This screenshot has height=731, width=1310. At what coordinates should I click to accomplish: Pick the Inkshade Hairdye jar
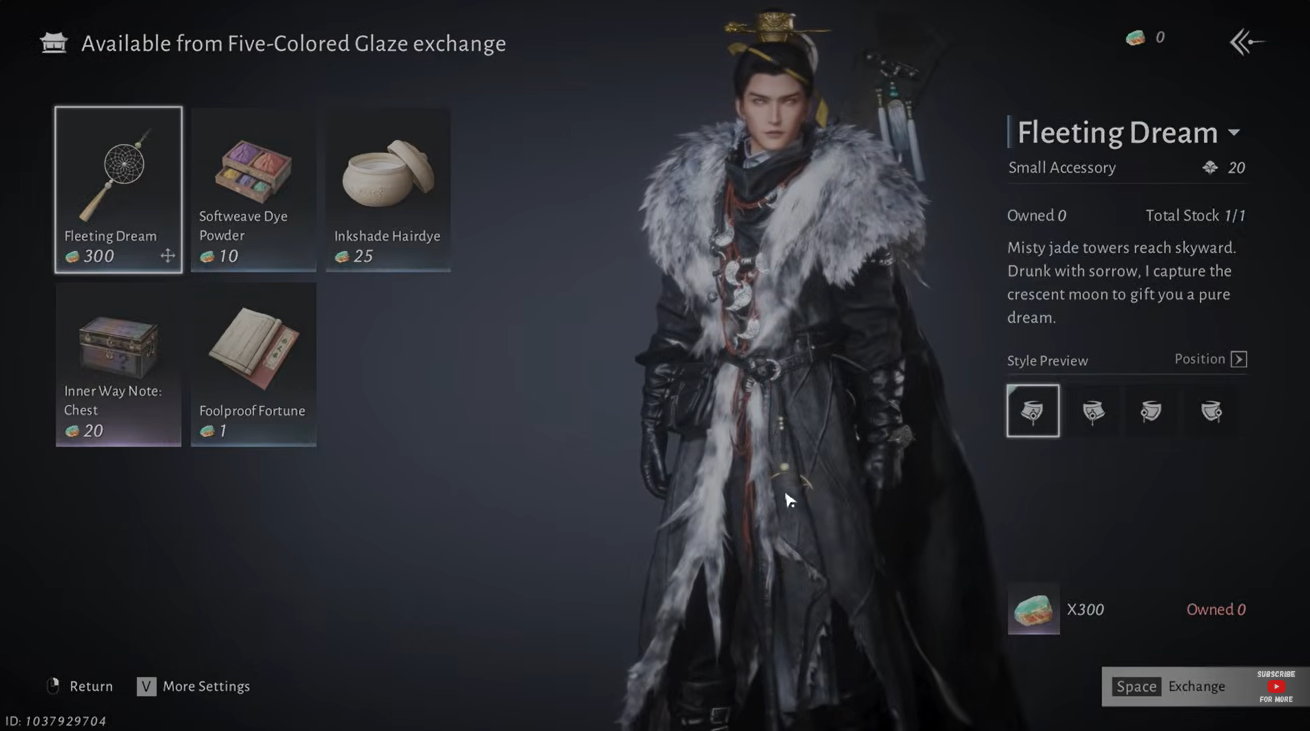click(388, 189)
